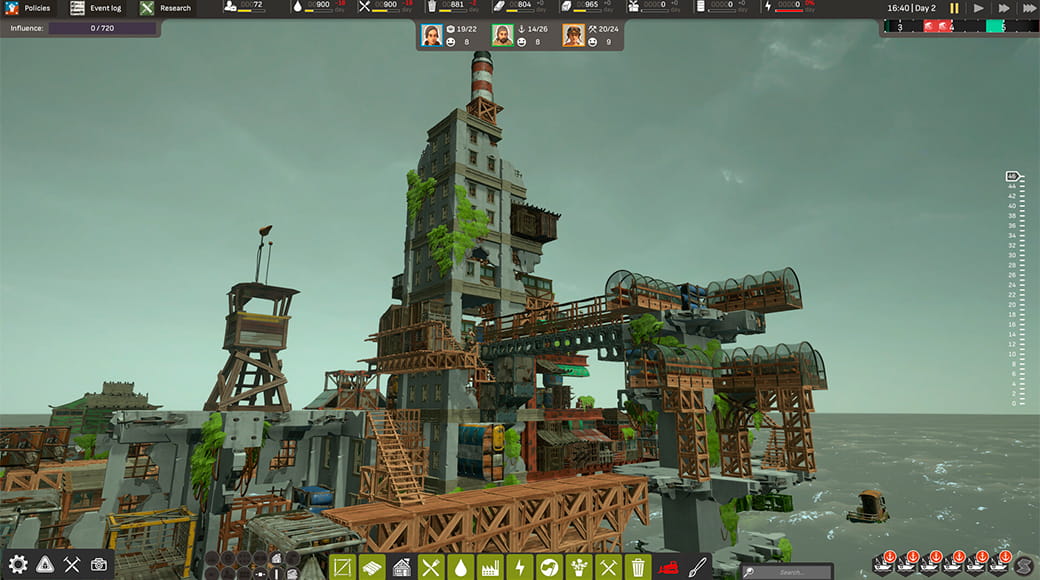1040x580 pixels.
Task: Open the warning triangle alerts overlay
Action: (45, 564)
